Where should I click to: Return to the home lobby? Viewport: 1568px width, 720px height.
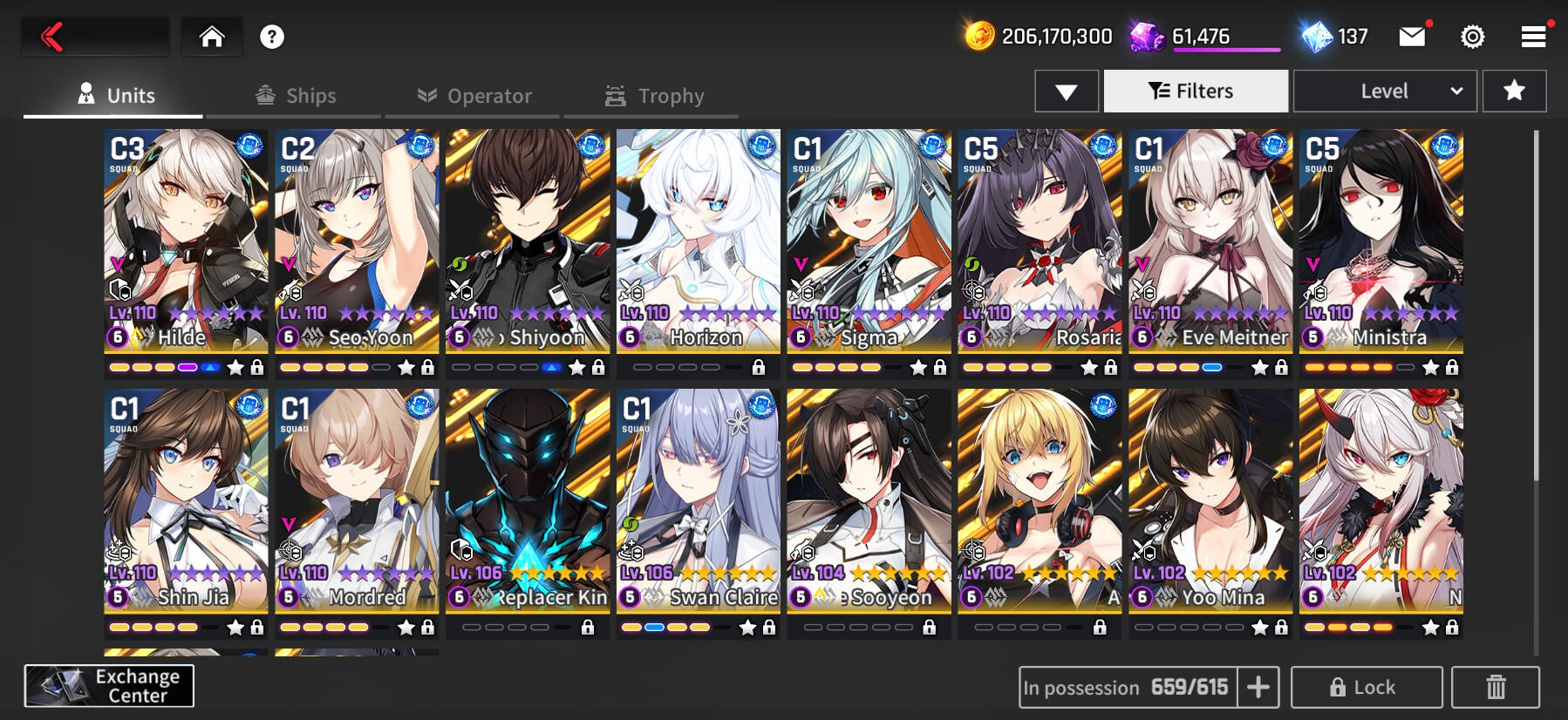212,37
